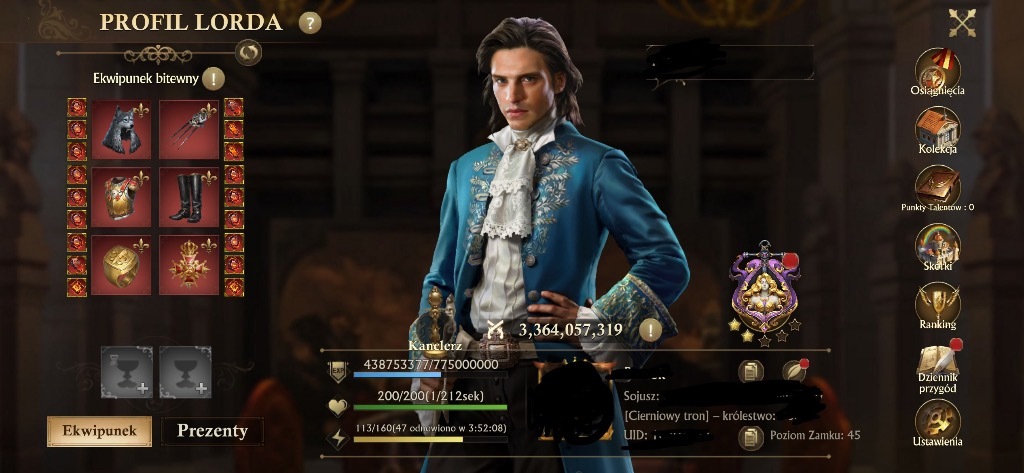Viewport: 1024px width, 473px height.
Task: Select the cross medal equipment slot
Action: click(x=188, y=263)
